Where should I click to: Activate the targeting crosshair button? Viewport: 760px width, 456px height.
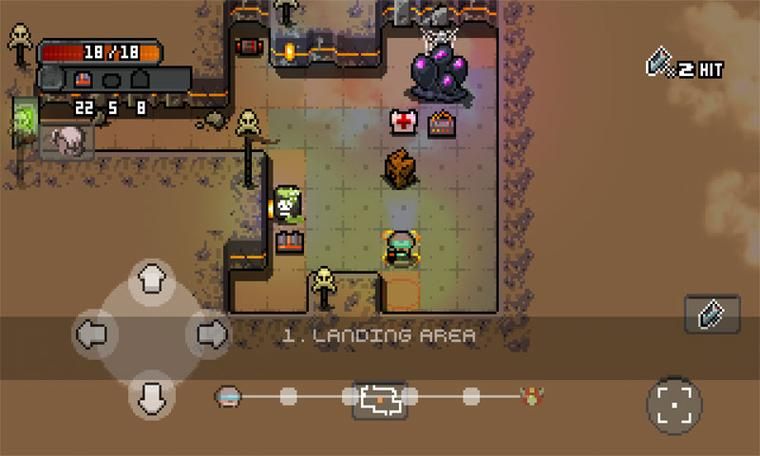674,404
